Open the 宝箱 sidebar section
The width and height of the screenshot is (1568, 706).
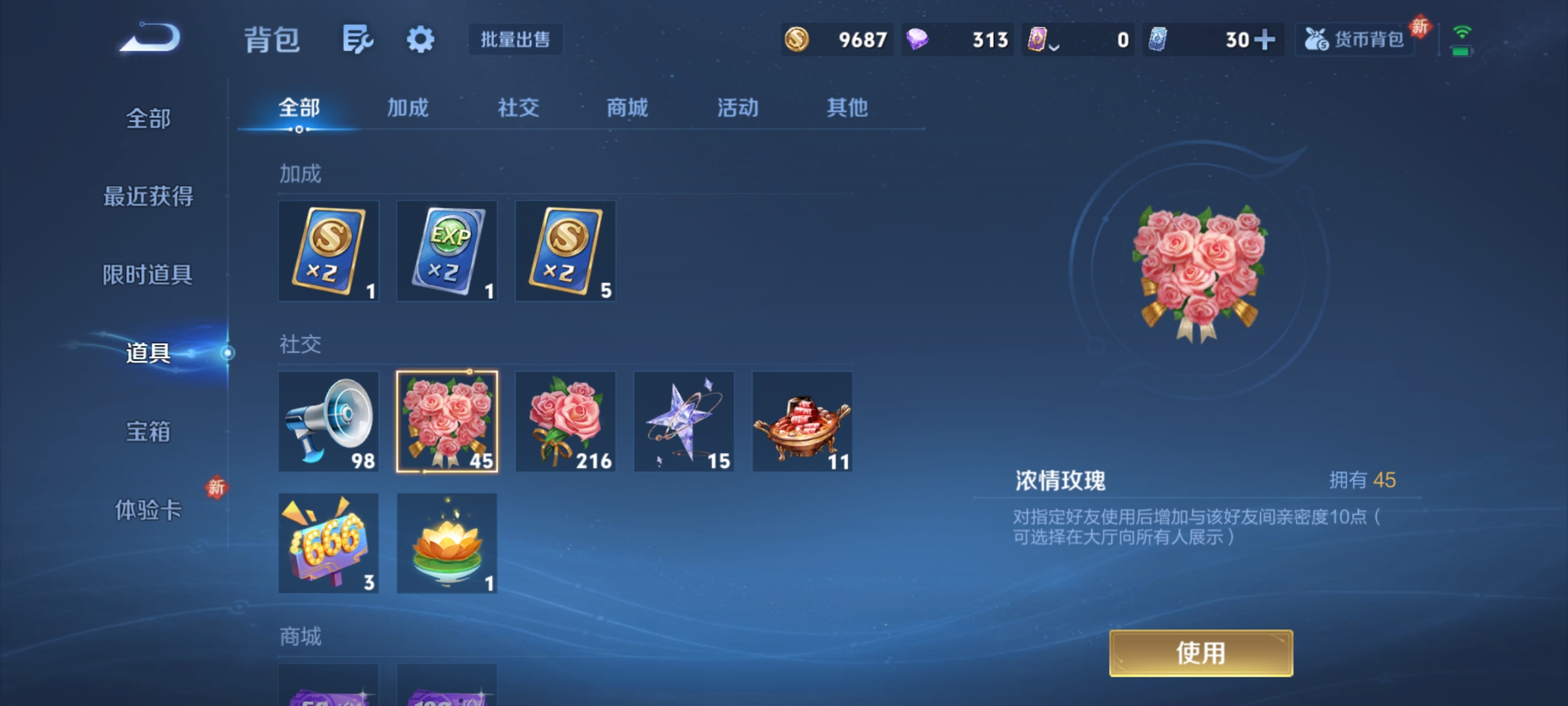pos(148,432)
